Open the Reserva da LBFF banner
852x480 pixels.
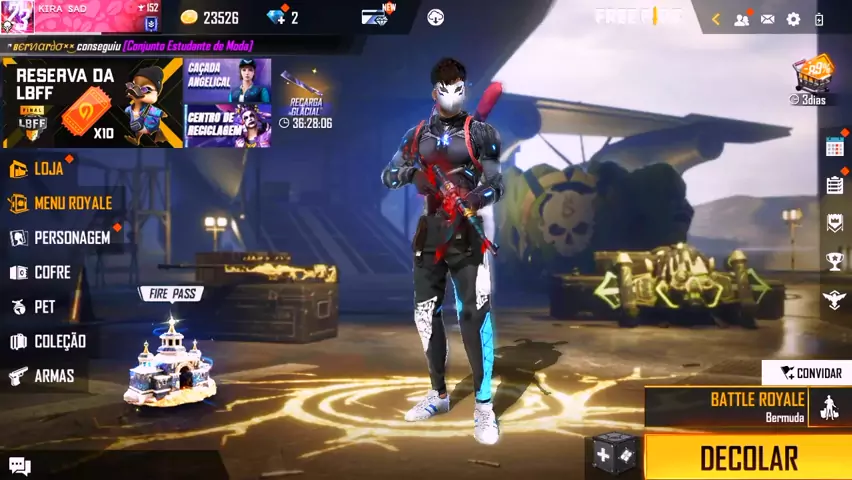point(92,103)
